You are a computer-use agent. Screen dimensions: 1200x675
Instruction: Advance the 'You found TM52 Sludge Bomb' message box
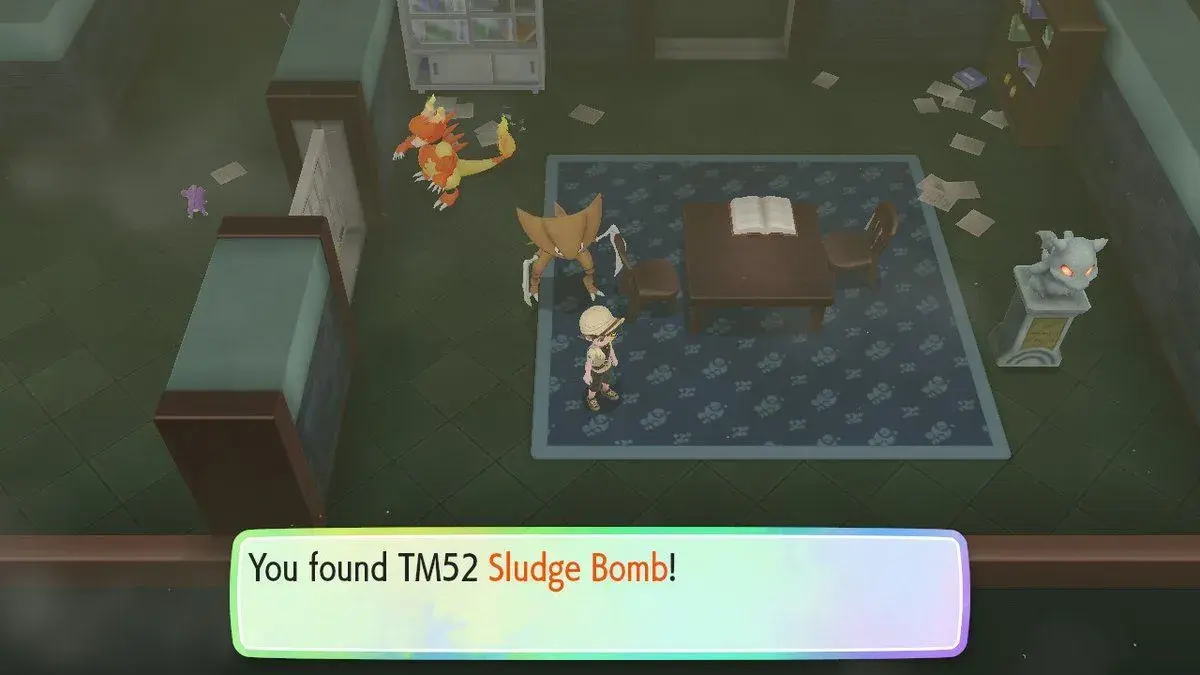[600, 593]
